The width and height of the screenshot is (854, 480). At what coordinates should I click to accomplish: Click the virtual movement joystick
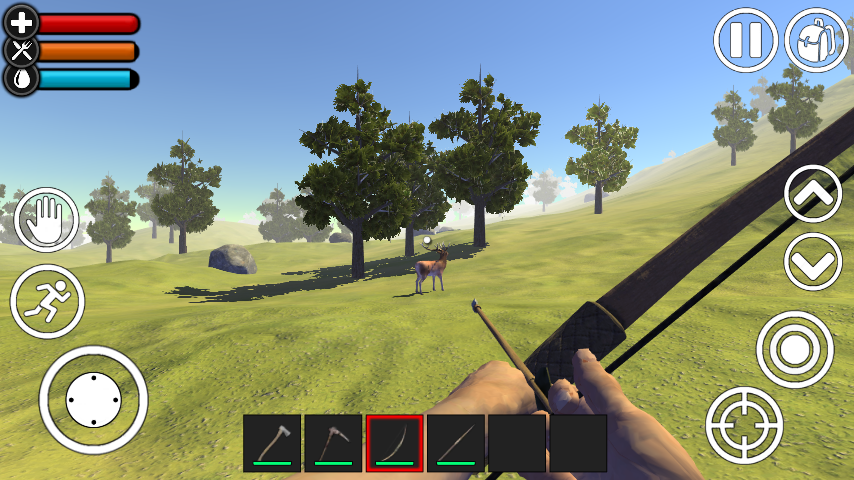click(93, 400)
